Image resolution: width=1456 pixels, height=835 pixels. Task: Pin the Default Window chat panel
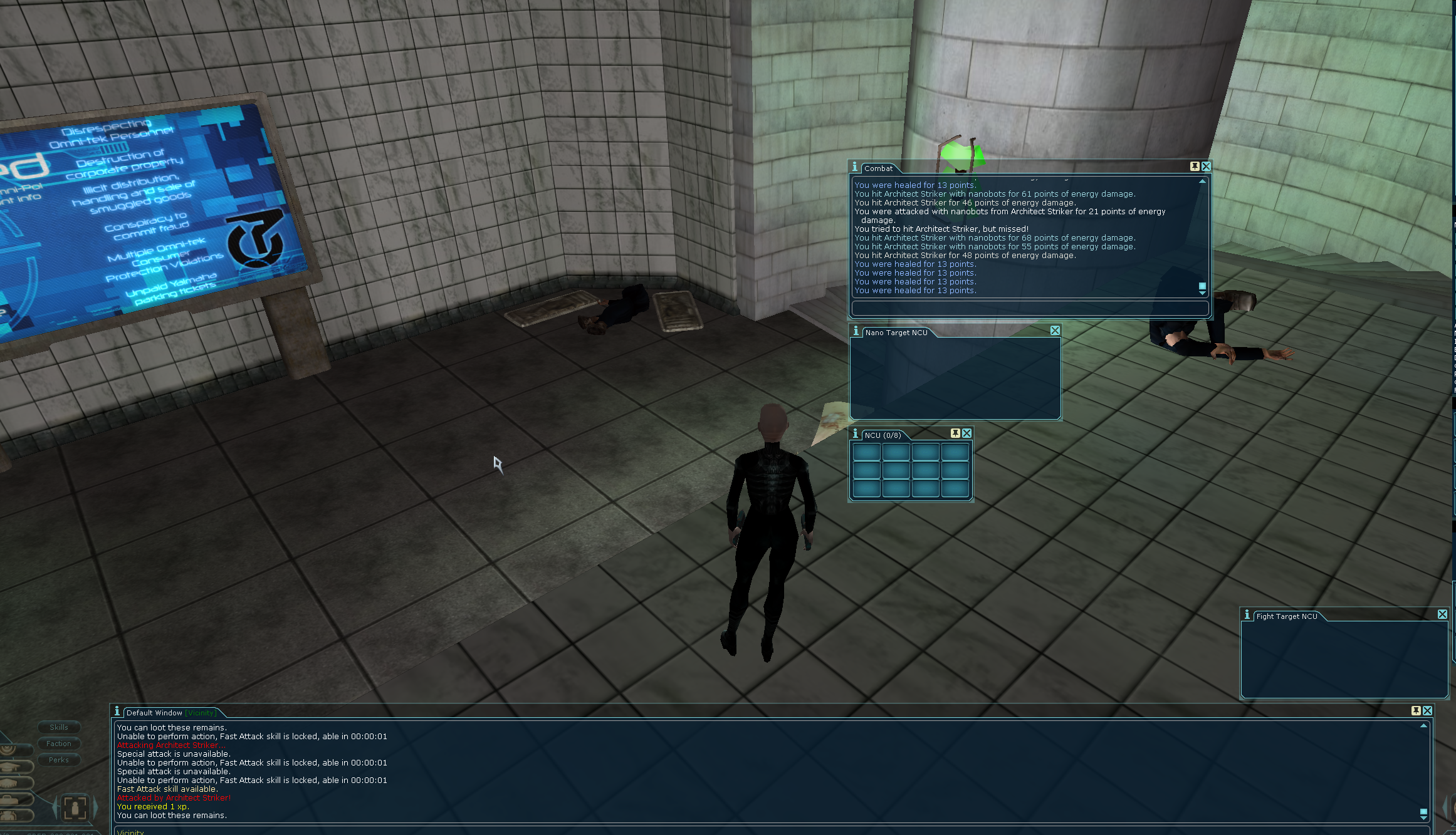point(1416,711)
